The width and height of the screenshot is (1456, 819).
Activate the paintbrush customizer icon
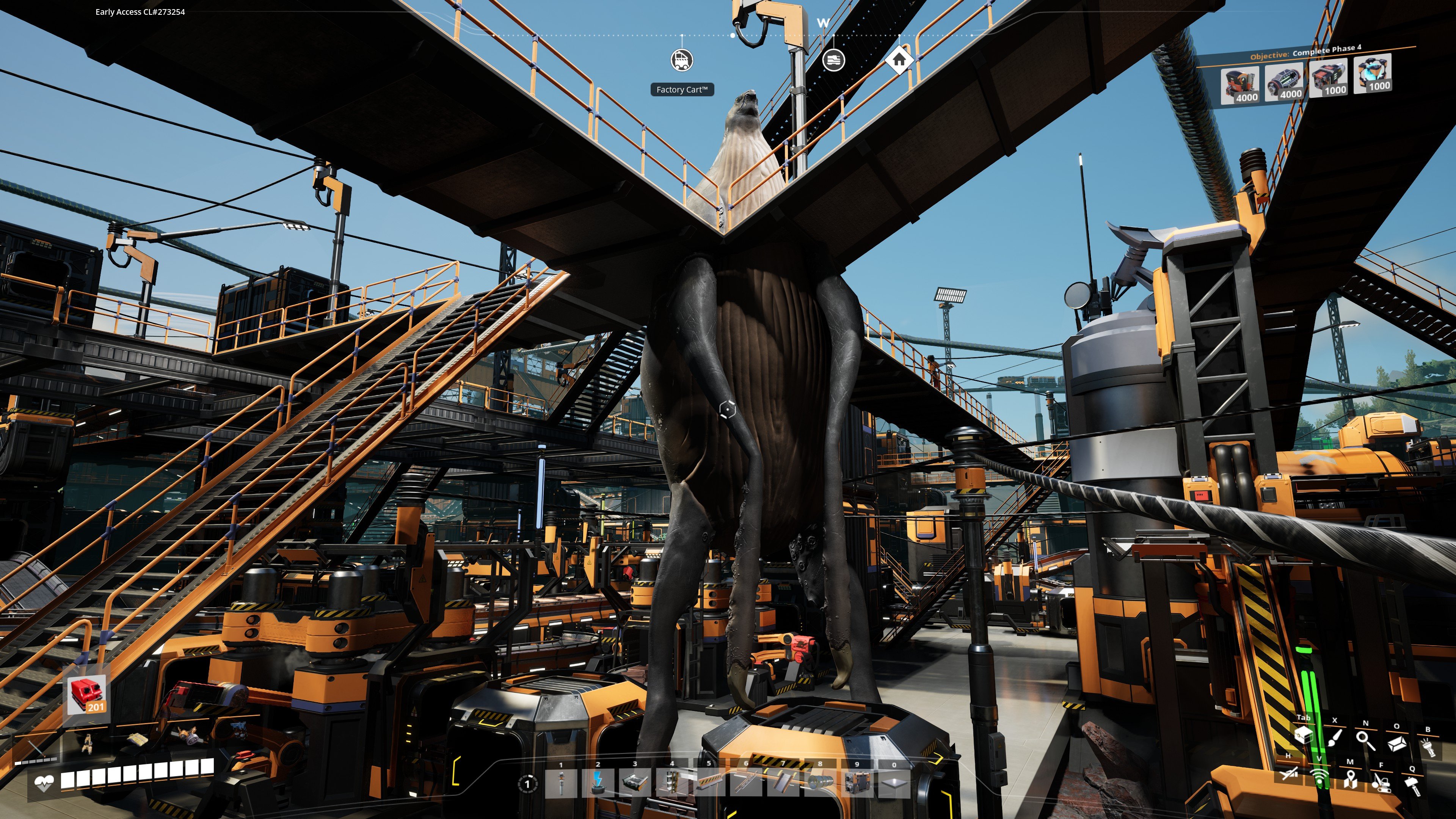[x=1335, y=738]
